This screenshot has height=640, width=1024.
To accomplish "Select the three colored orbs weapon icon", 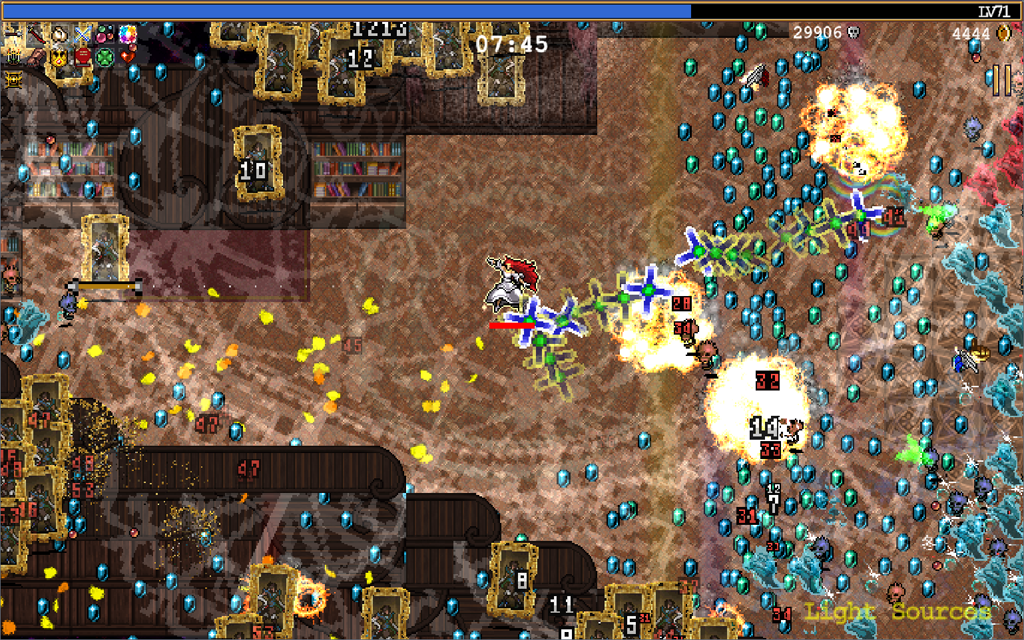I will [105, 35].
